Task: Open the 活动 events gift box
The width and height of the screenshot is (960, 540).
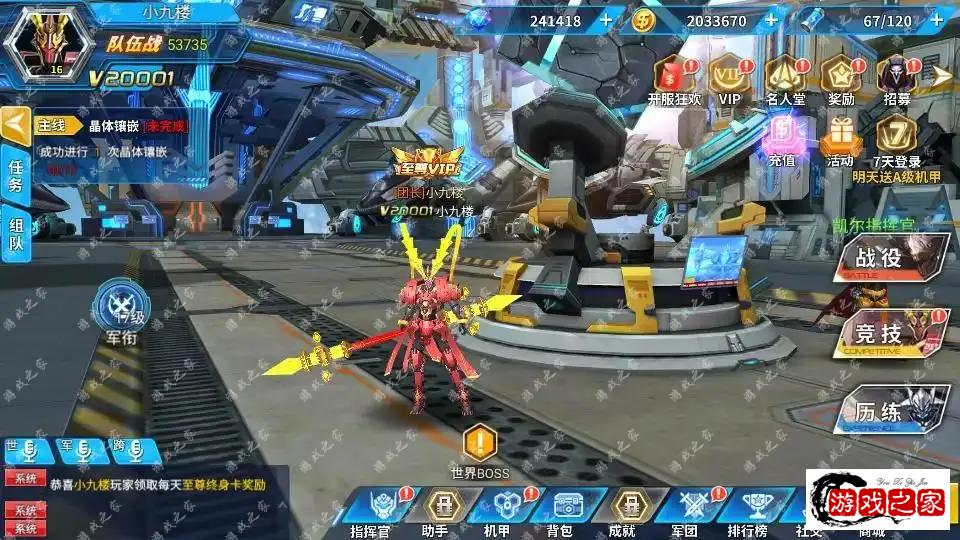Action: [x=839, y=136]
